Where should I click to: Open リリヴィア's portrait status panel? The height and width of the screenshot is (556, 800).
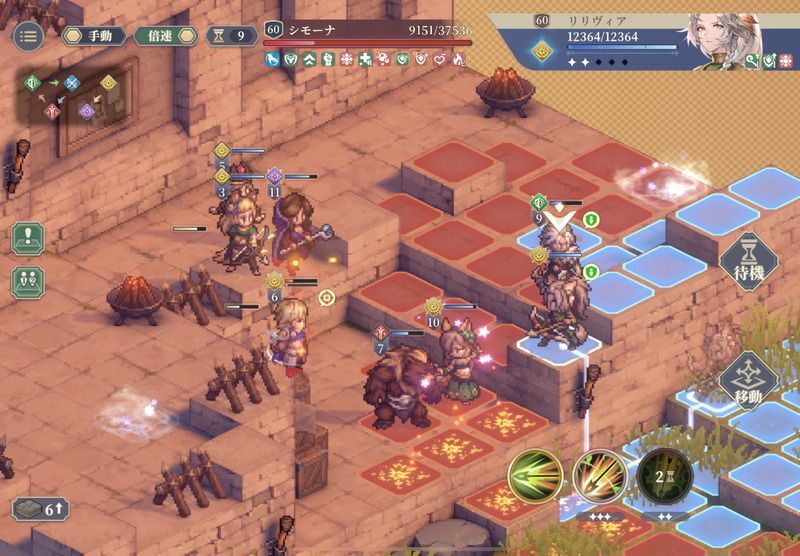[721, 37]
